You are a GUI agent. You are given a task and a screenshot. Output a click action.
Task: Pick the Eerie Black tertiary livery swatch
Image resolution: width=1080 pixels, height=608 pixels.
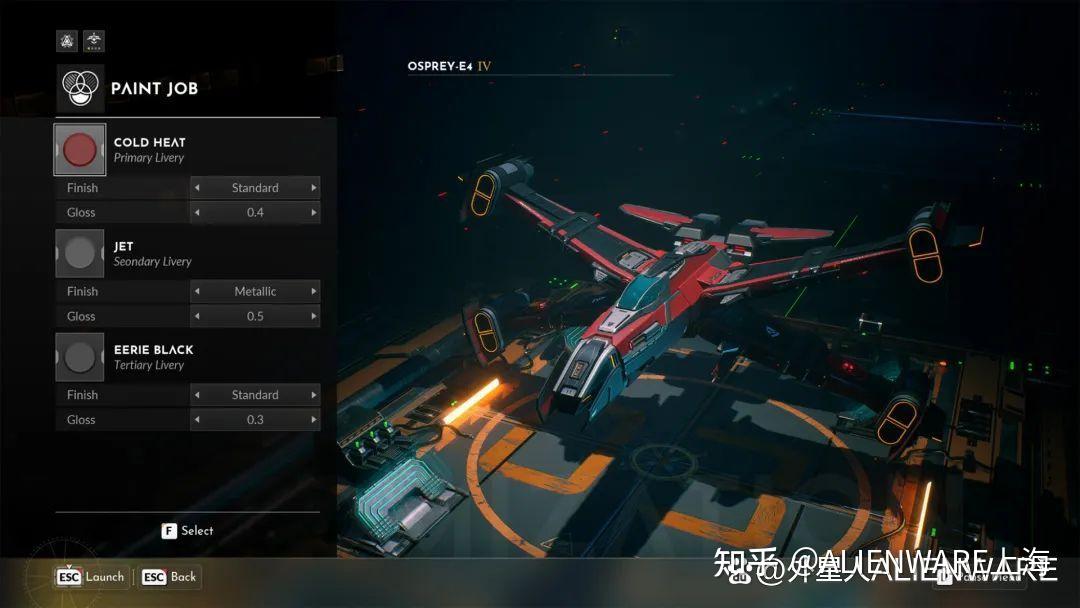[x=79, y=357]
